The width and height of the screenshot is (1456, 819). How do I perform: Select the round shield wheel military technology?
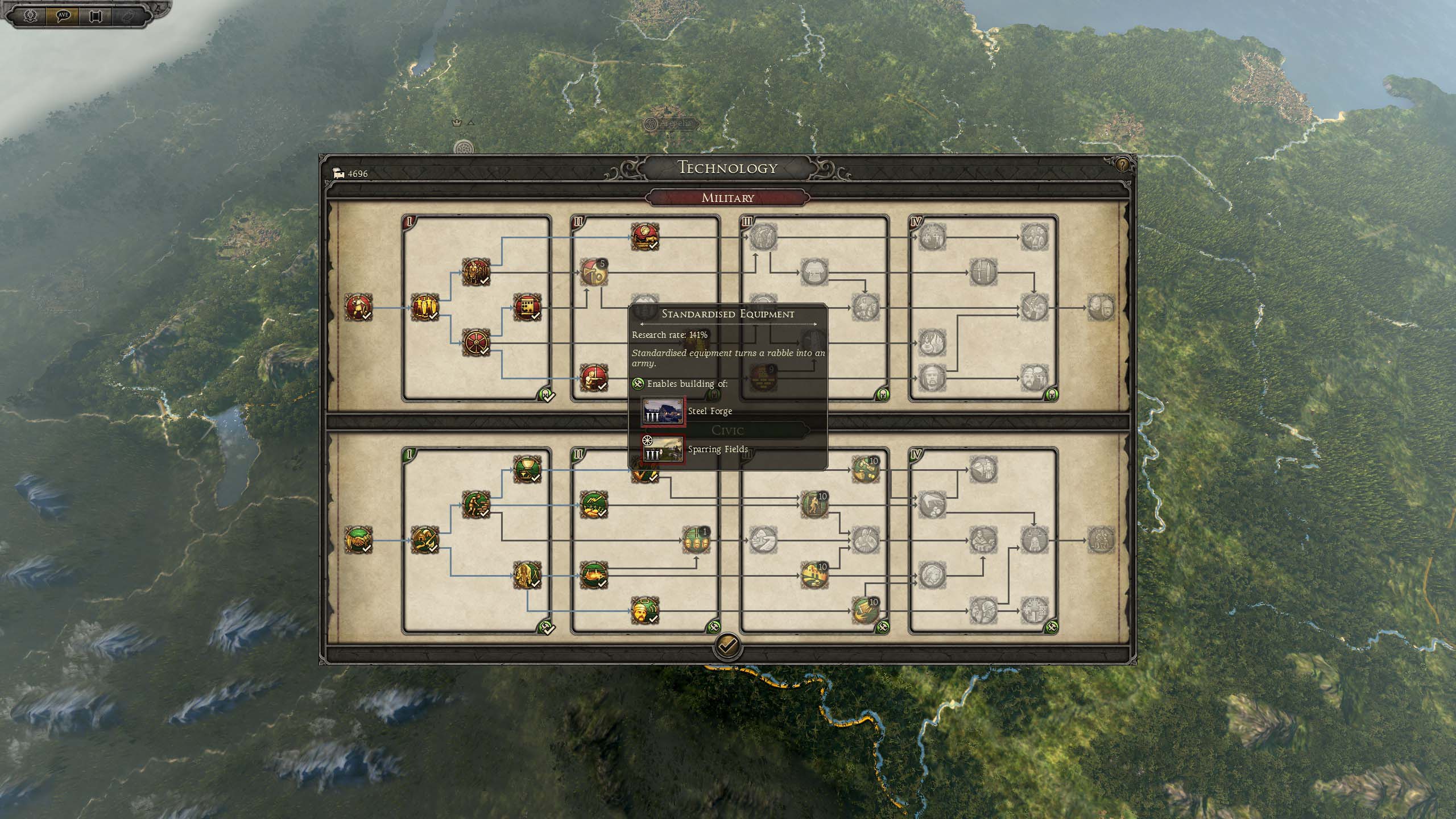476,343
